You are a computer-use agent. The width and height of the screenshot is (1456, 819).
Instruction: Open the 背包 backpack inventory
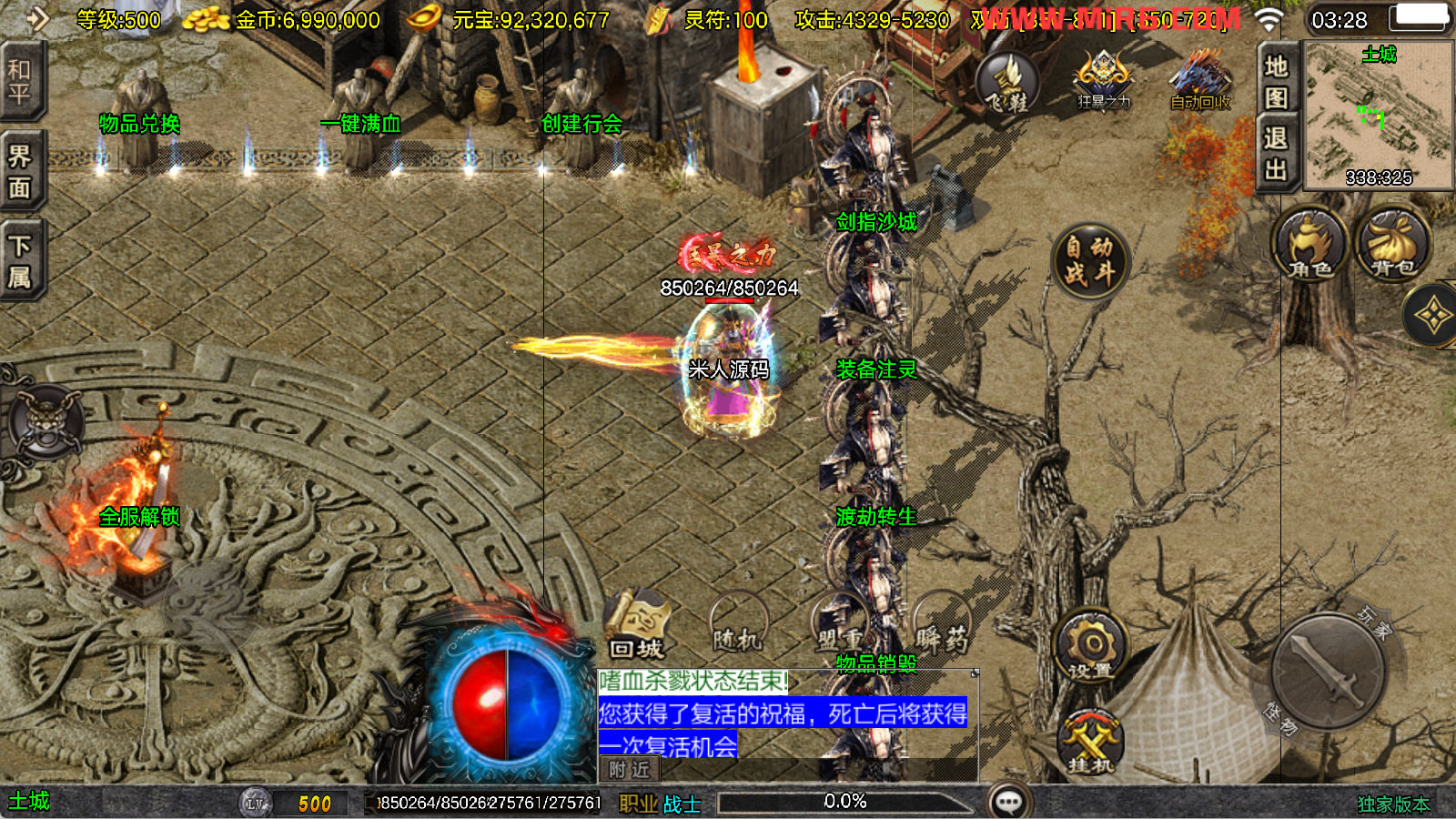pos(1392,246)
